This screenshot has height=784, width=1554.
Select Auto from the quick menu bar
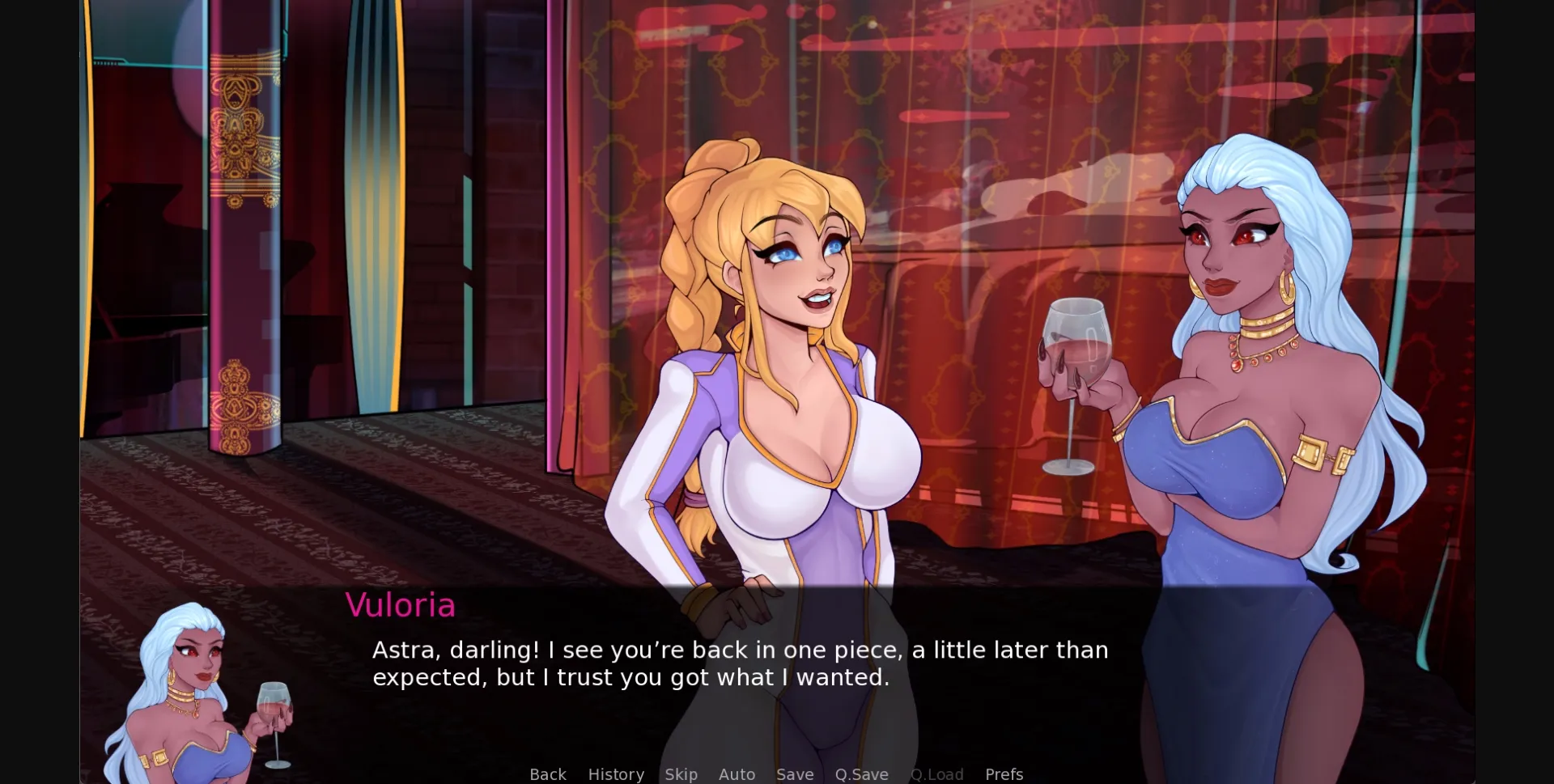737,774
